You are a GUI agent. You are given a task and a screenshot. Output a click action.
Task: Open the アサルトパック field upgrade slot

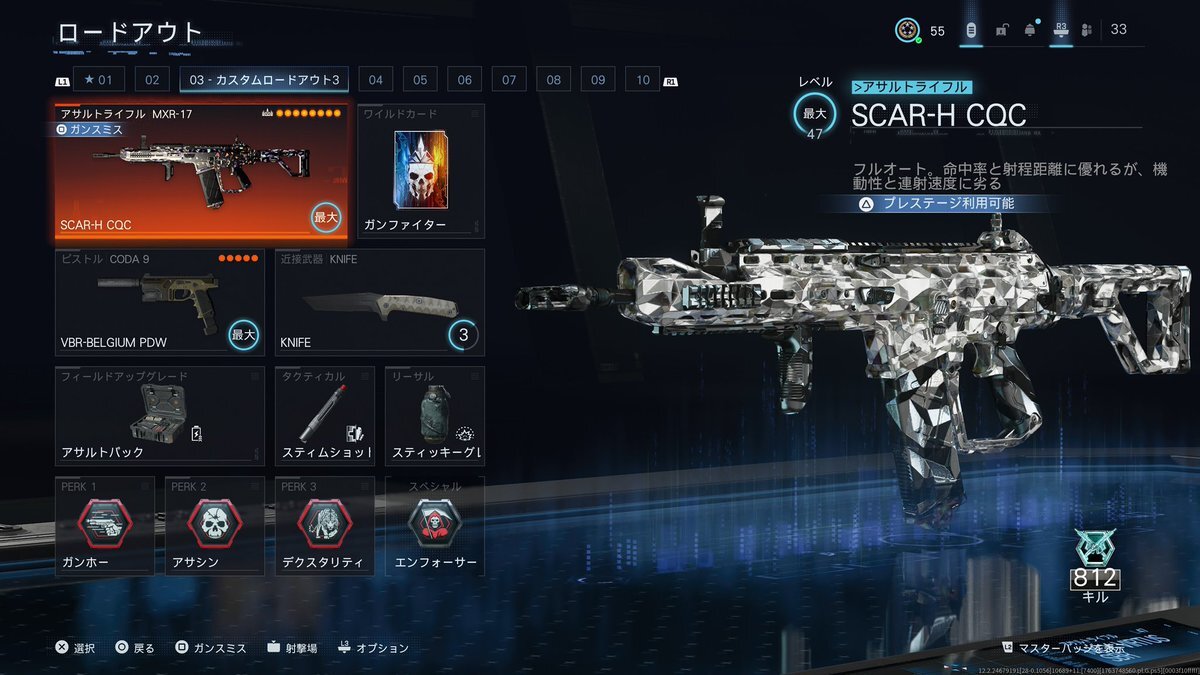(x=159, y=416)
